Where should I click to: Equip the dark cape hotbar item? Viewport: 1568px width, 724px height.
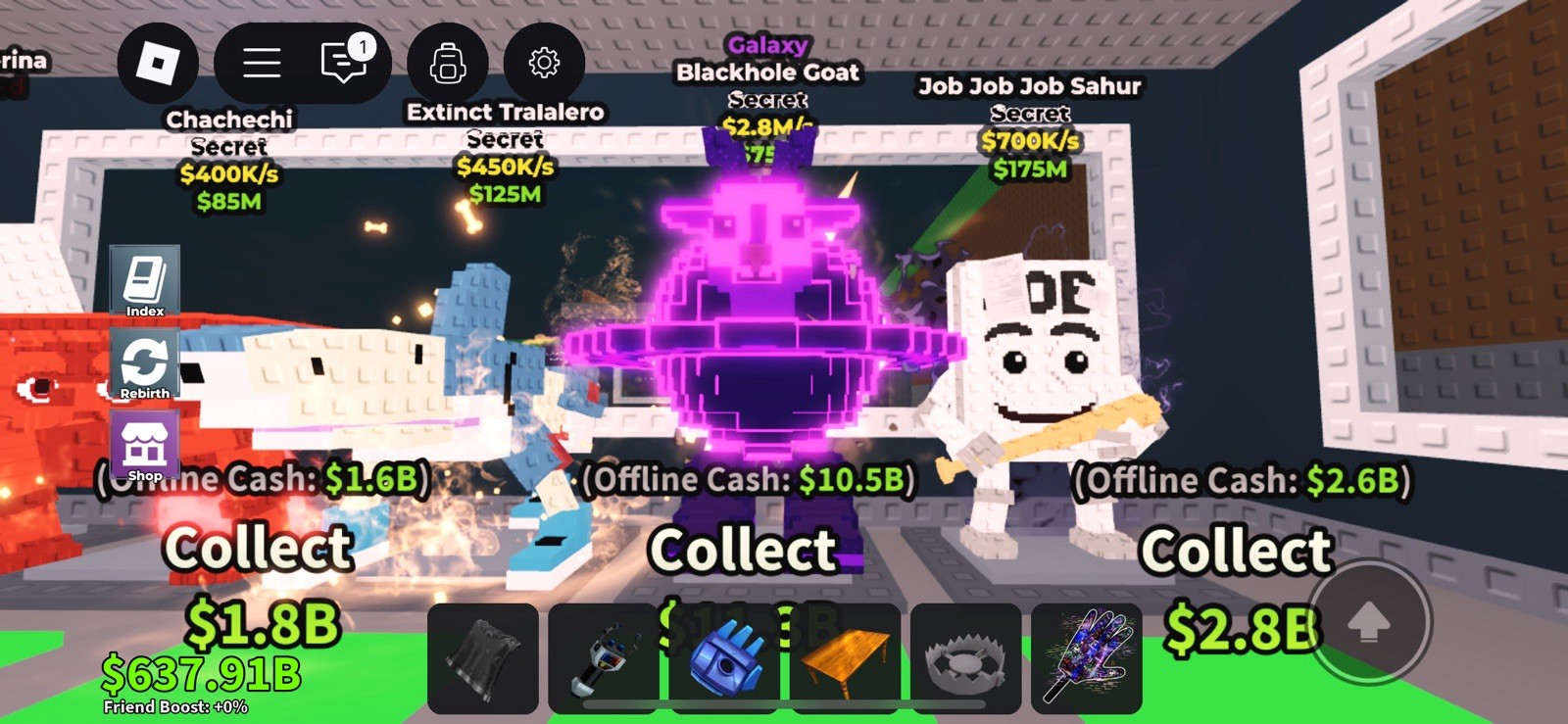(x=482, y=658)
